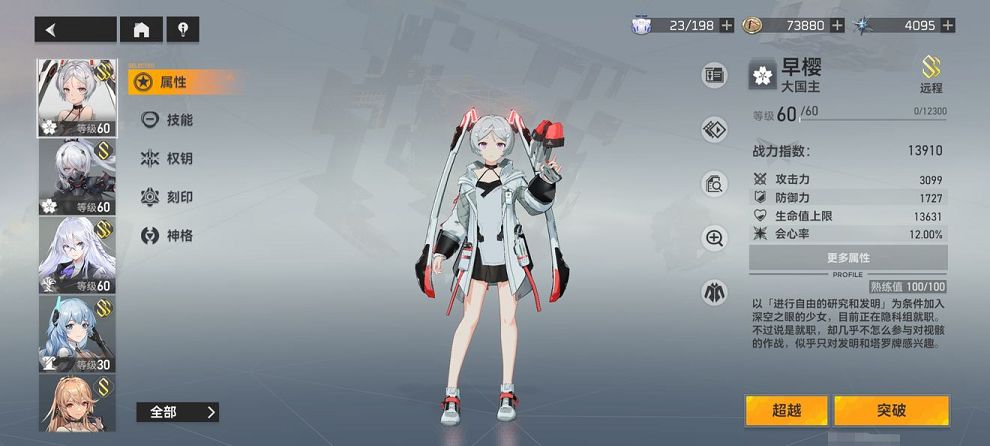
Task: Select the blue-haired level 30 character
Action: pos(76,333)
